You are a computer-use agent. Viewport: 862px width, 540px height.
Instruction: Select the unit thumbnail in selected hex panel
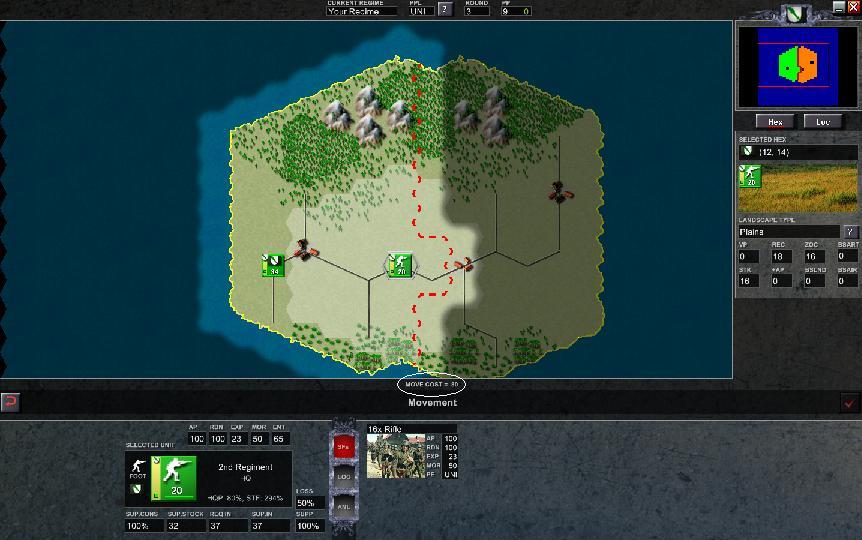tap(749, 176)
